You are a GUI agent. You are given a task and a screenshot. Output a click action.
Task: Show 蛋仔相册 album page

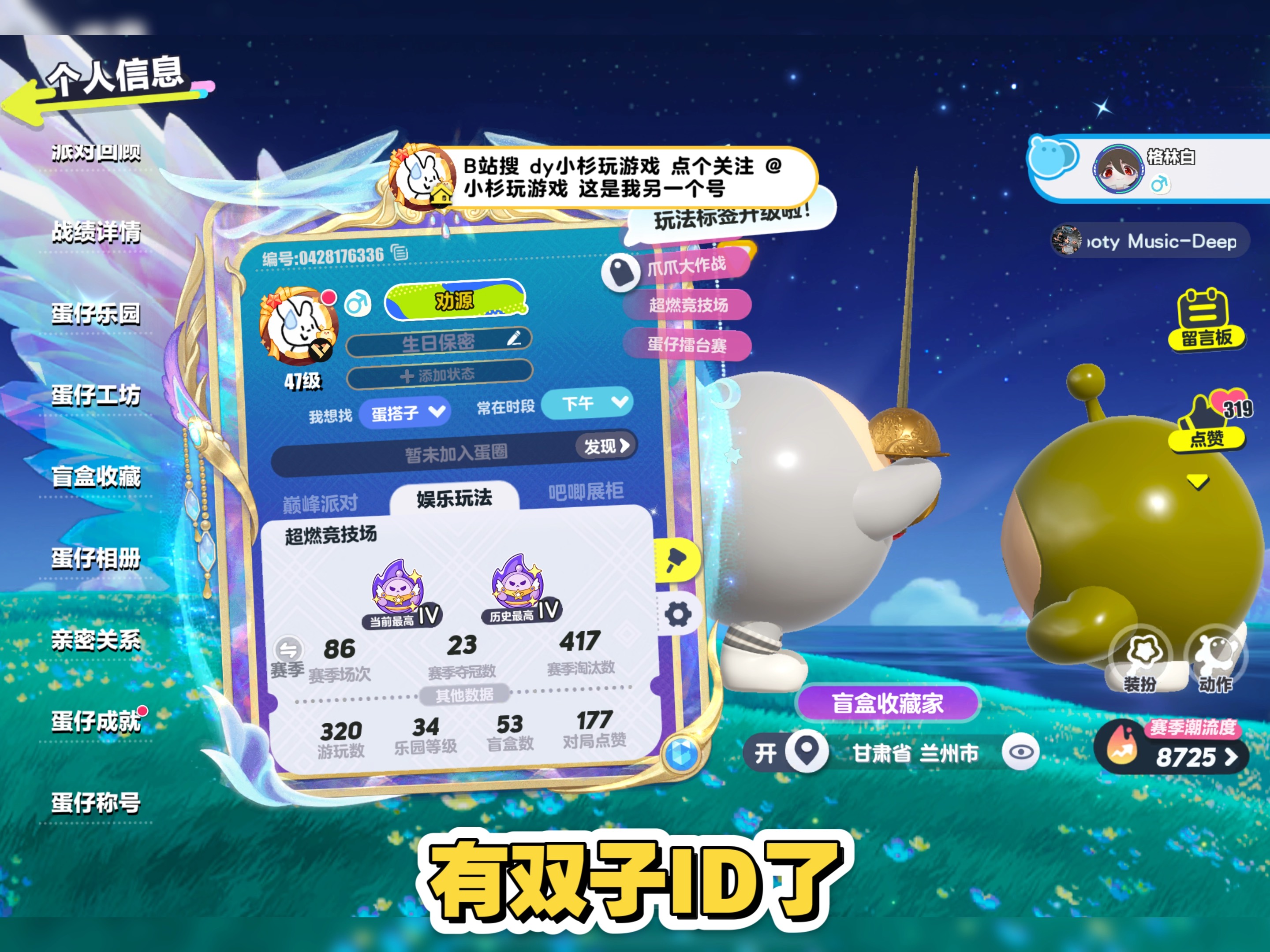(96, 558)
